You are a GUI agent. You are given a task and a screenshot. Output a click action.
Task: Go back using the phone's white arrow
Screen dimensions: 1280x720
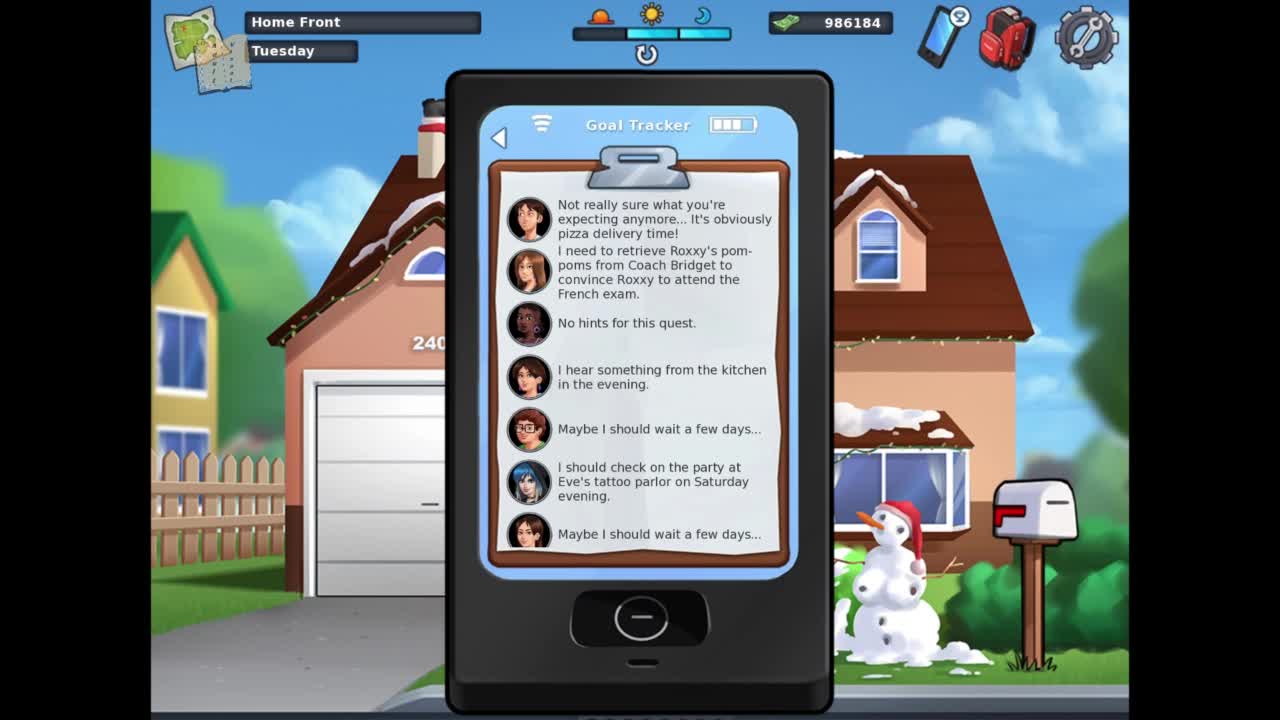(499, 138)
